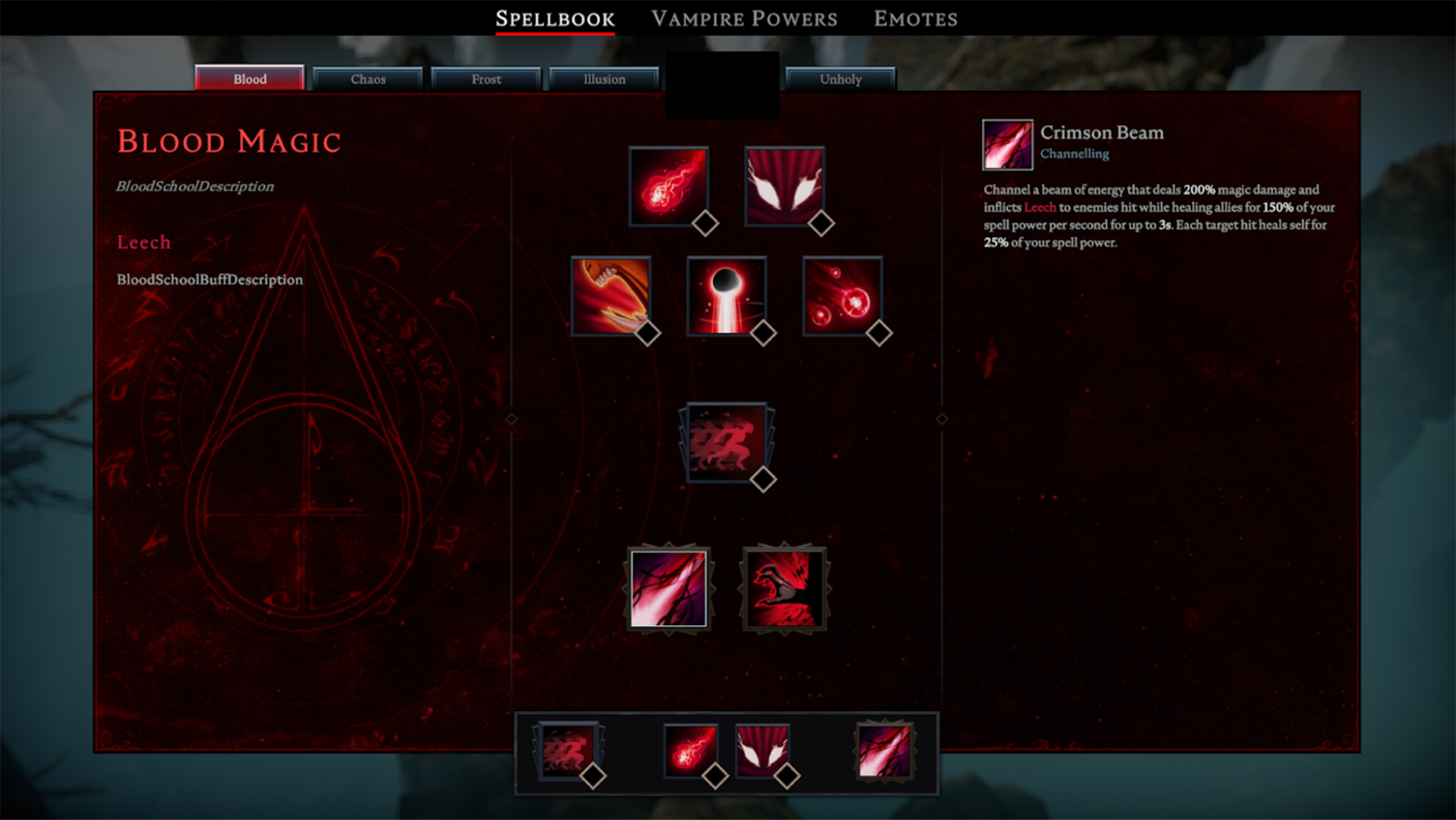This screenshot has width=1456, height=820.
Task: Click the wolf dash slot in the bottom bar
Action: point(568,752)
